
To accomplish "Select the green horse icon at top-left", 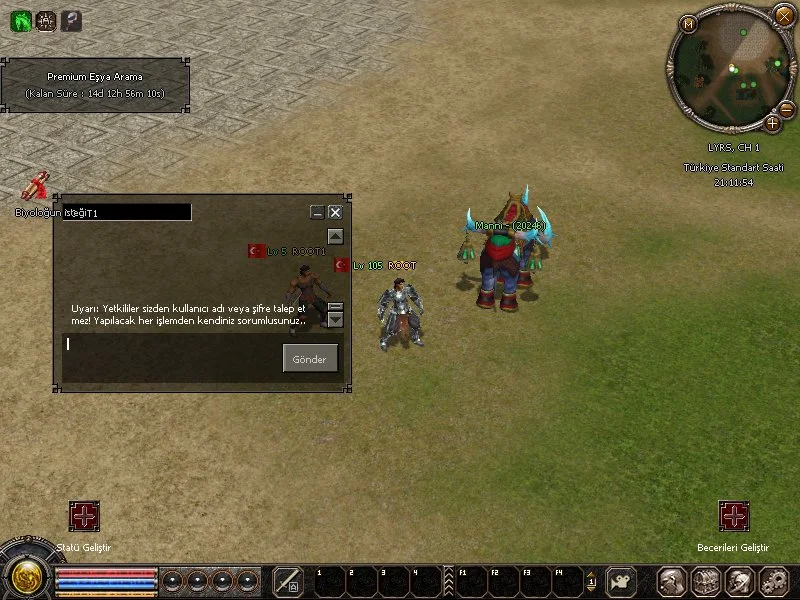I will (x=21, y=21).
